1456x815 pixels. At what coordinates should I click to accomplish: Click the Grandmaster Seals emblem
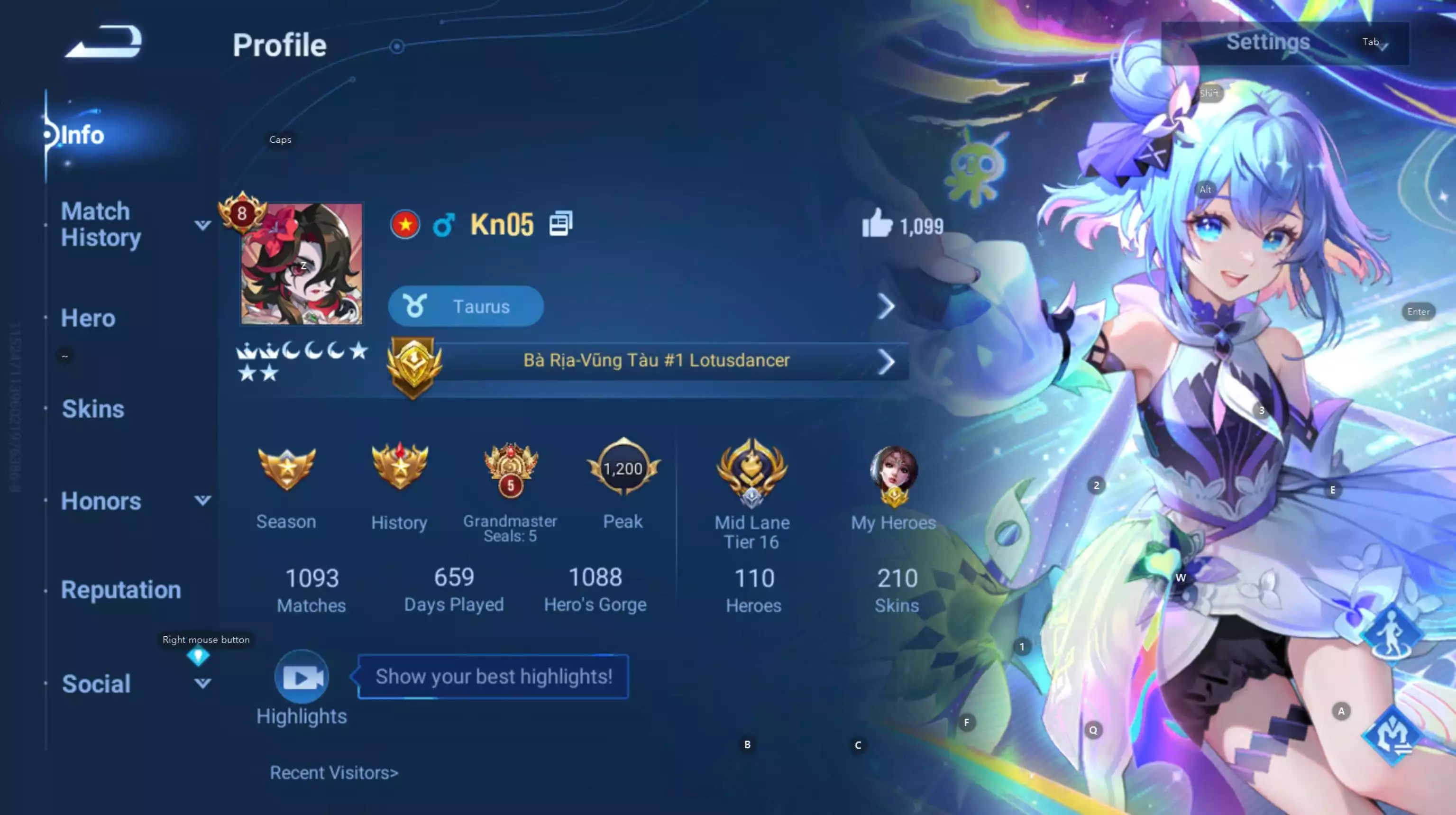click(x=510, y=469)
